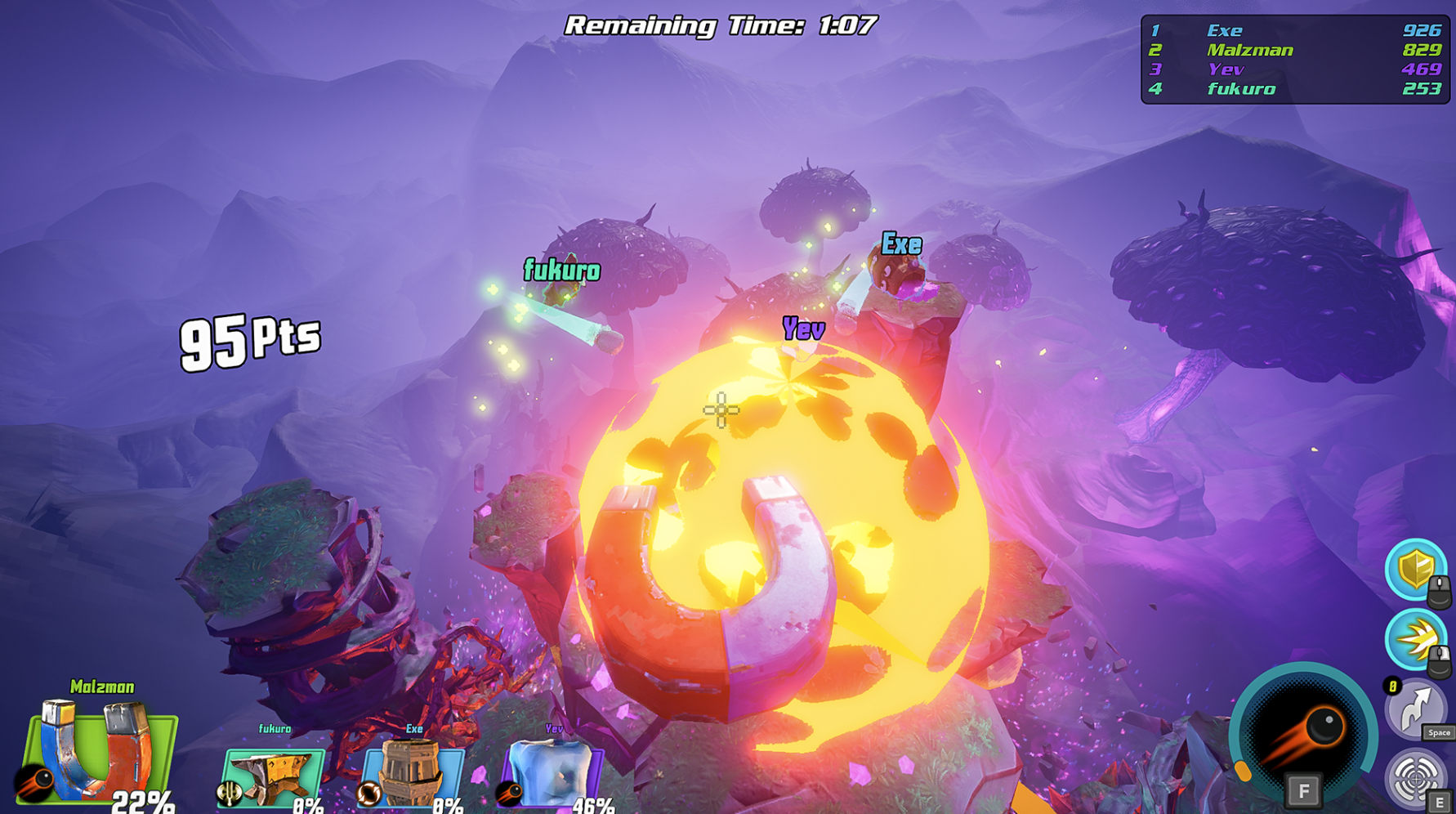1456x814 pixels.
Task: Click Exe's row in the scoreboard
Action: (x=1295, y=30)
